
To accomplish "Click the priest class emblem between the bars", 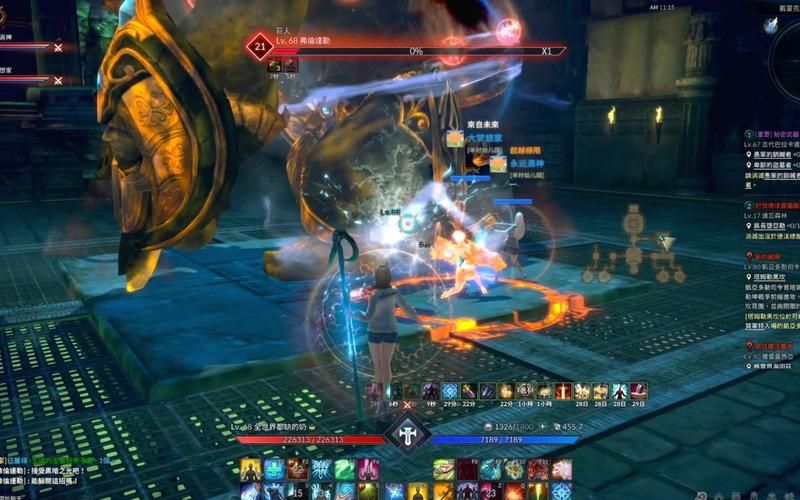I will (407, 432).
